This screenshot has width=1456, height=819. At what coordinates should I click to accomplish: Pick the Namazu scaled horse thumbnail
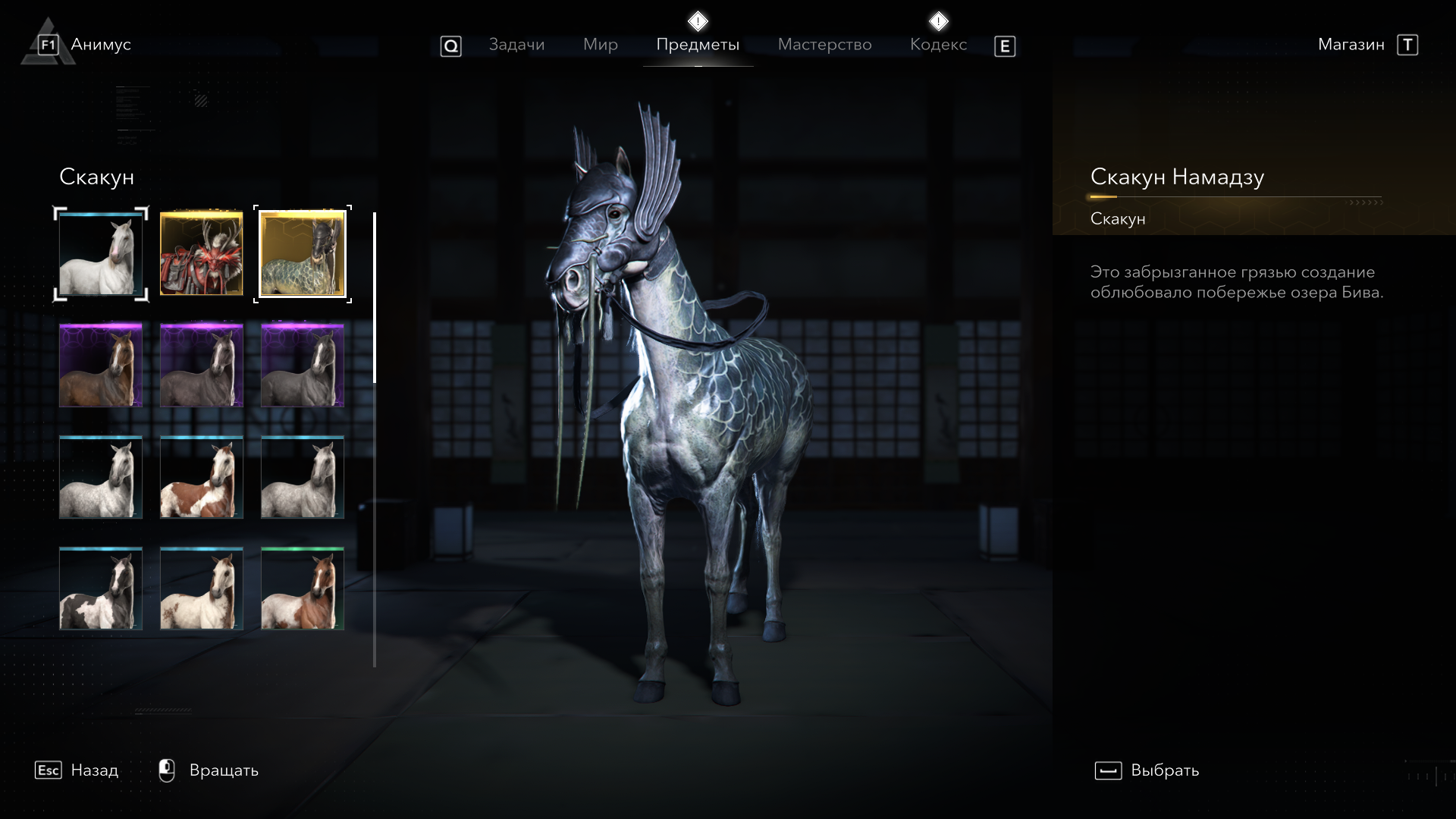(x=303, y=254)
